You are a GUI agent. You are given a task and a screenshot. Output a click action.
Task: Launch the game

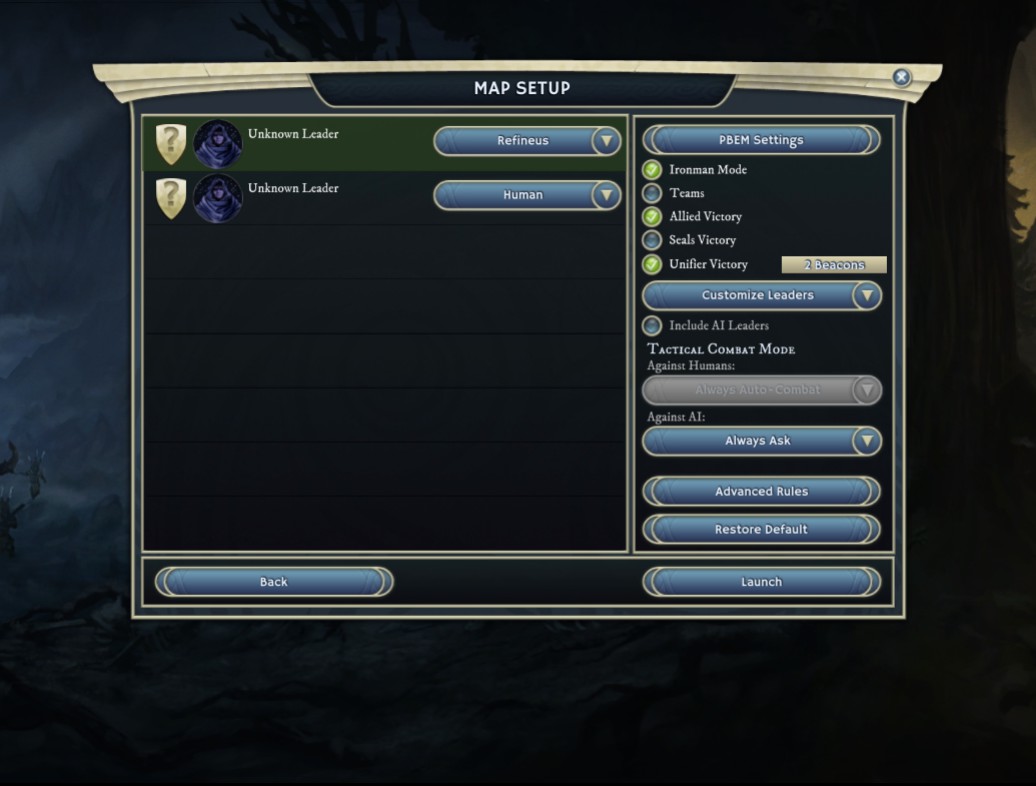click(761, 582)
